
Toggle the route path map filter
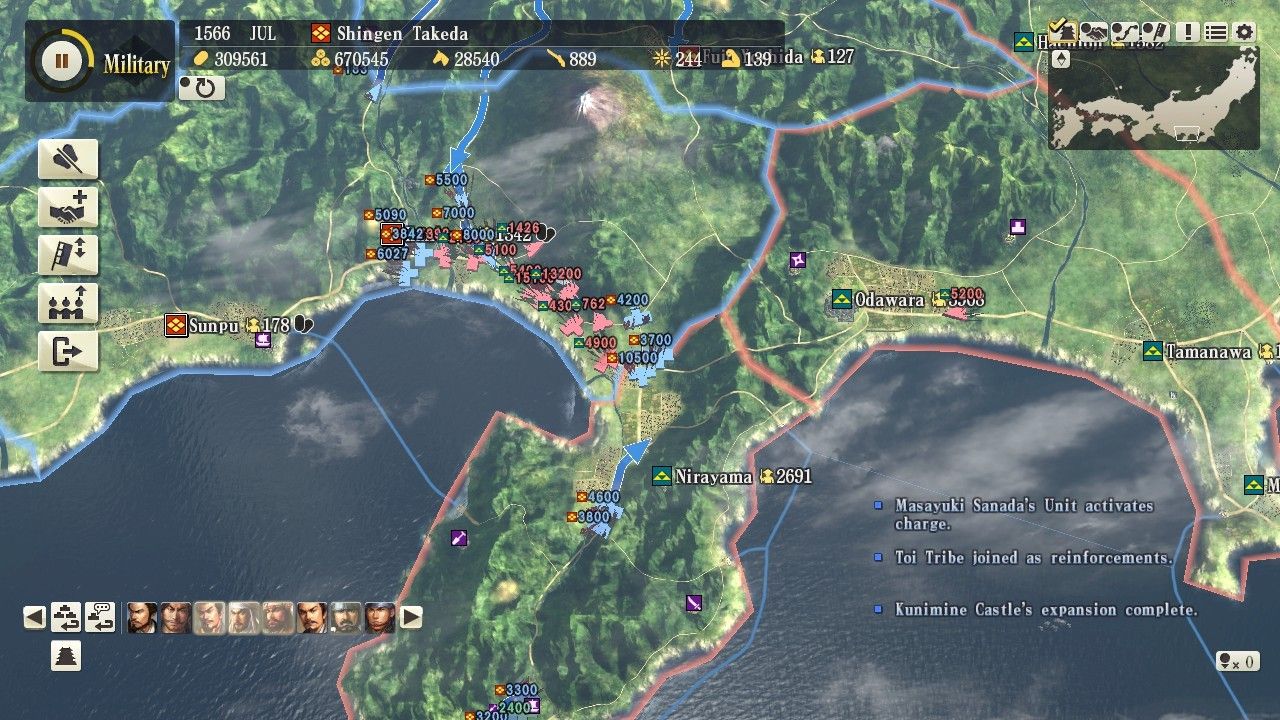(x=1125, y=32)
